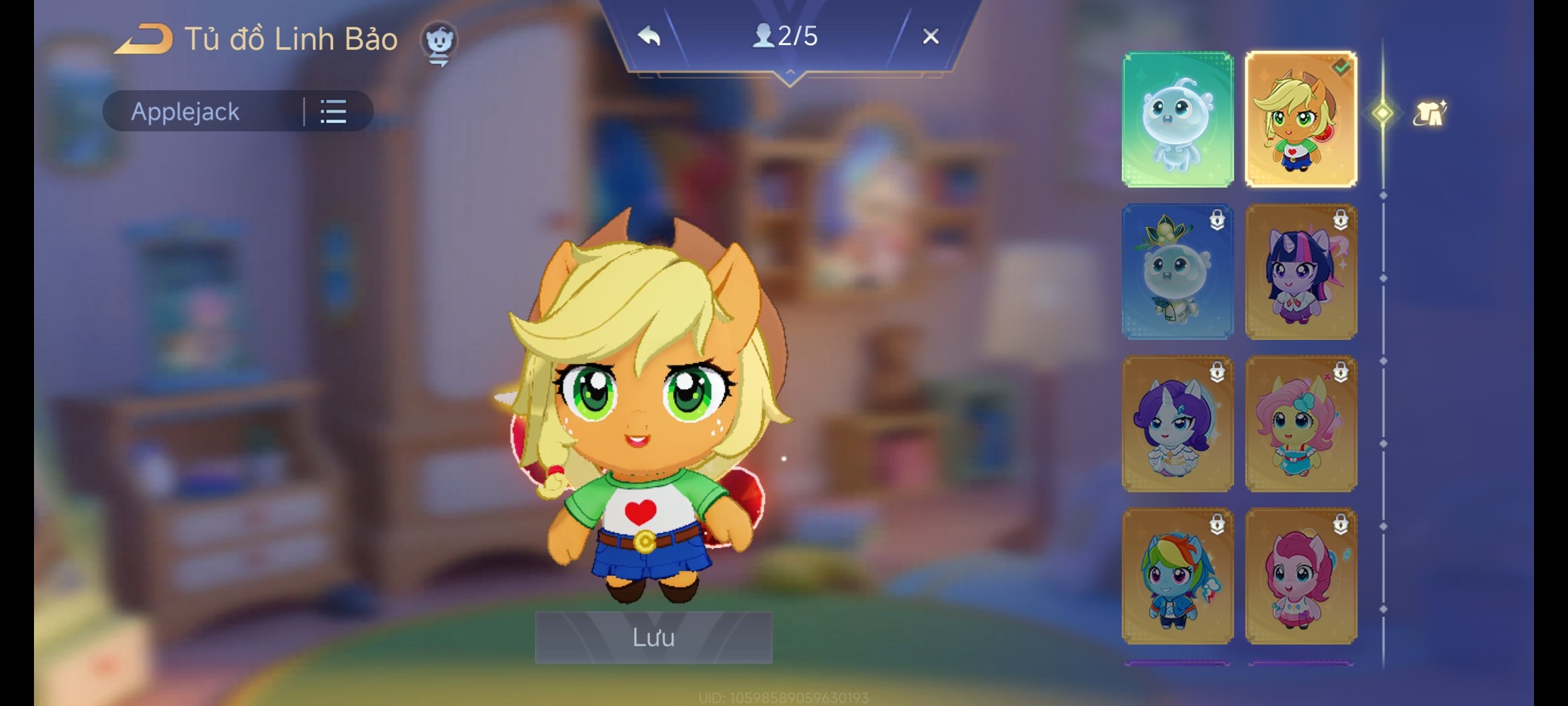Select the locked Rarity card
Image resolution: width=1568 pixels, height=706 pixels.
[1178, 424]
